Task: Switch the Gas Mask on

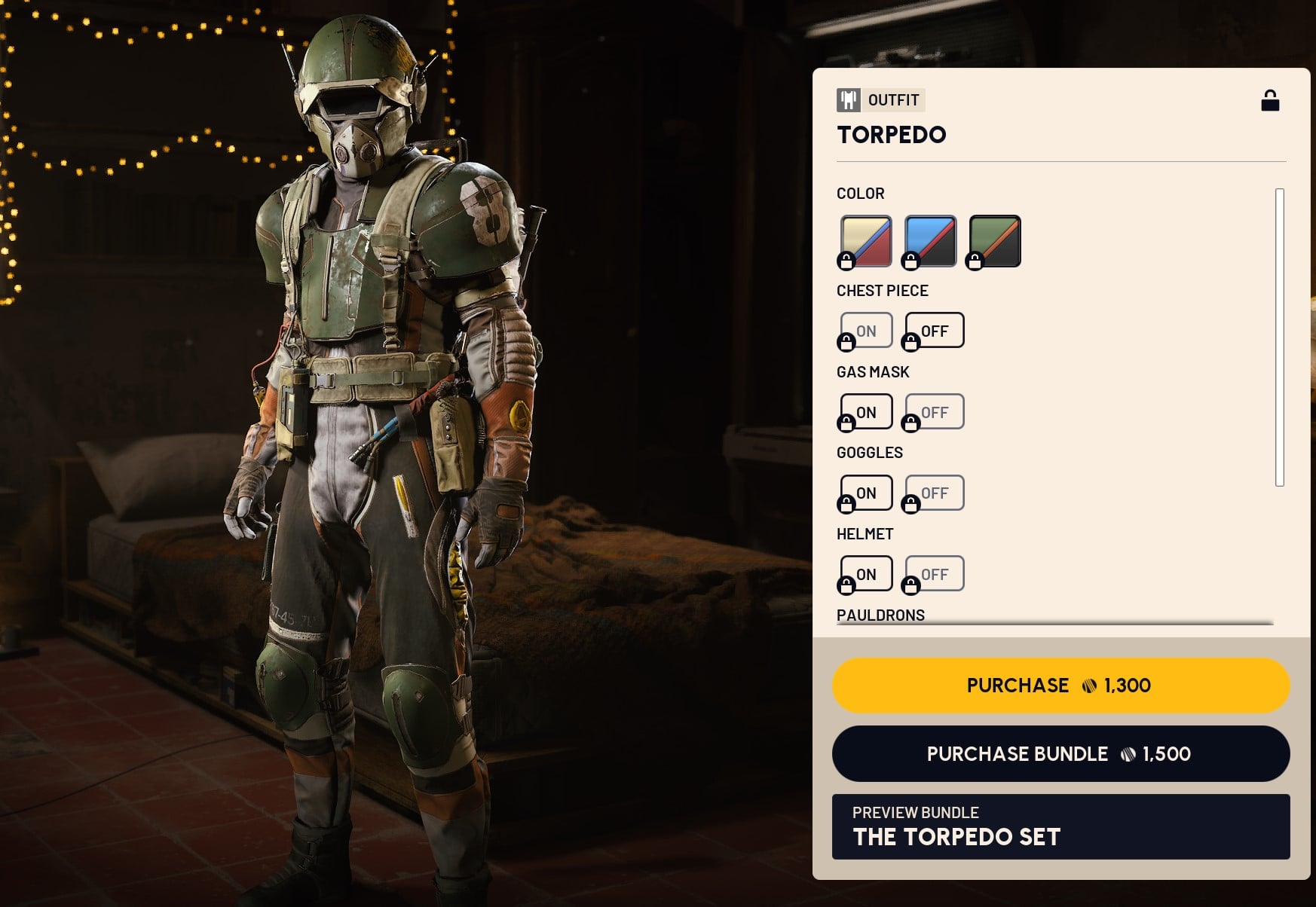Action: [865, 411]
